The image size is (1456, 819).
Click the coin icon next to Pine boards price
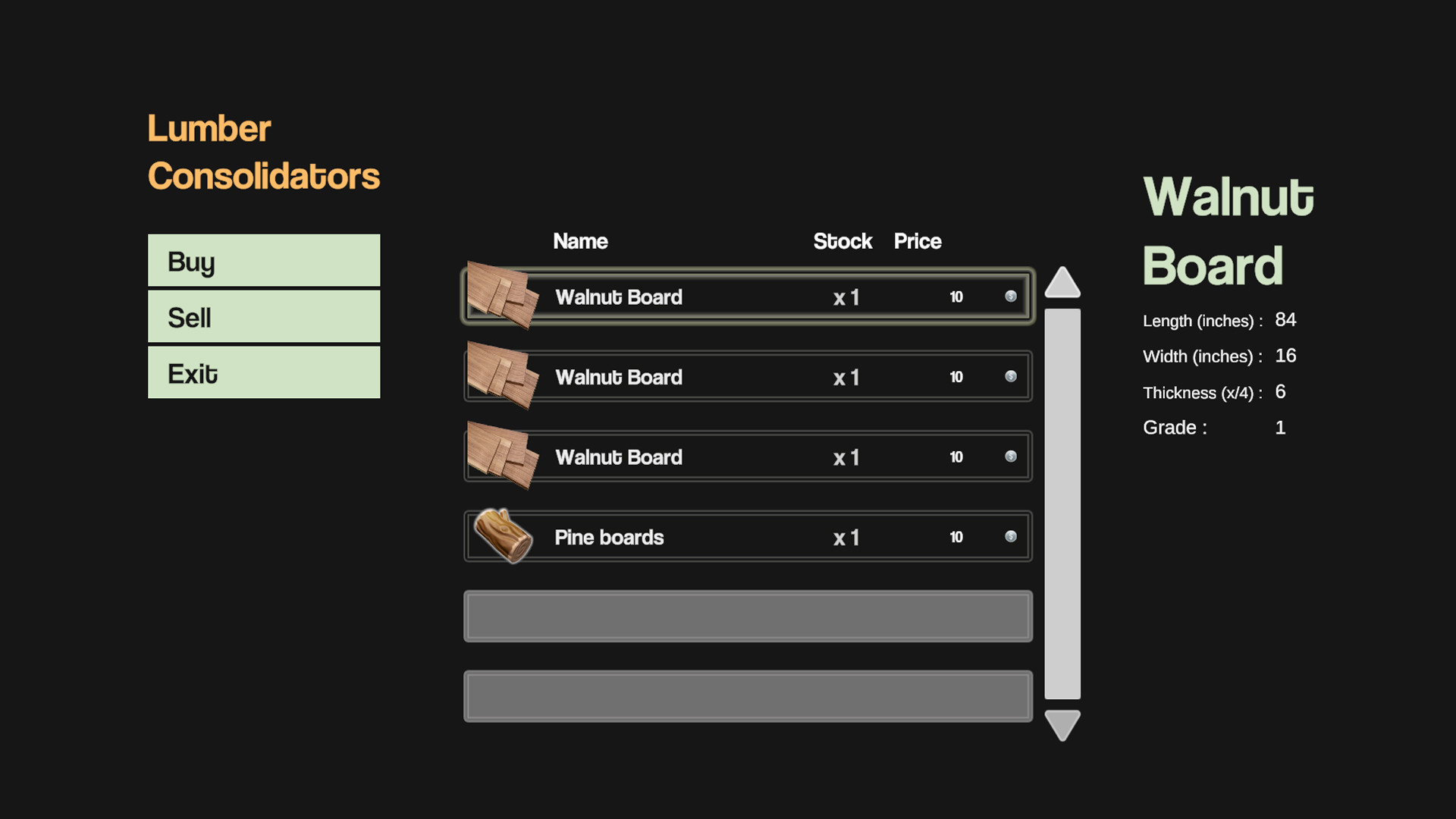[1011, 536]
